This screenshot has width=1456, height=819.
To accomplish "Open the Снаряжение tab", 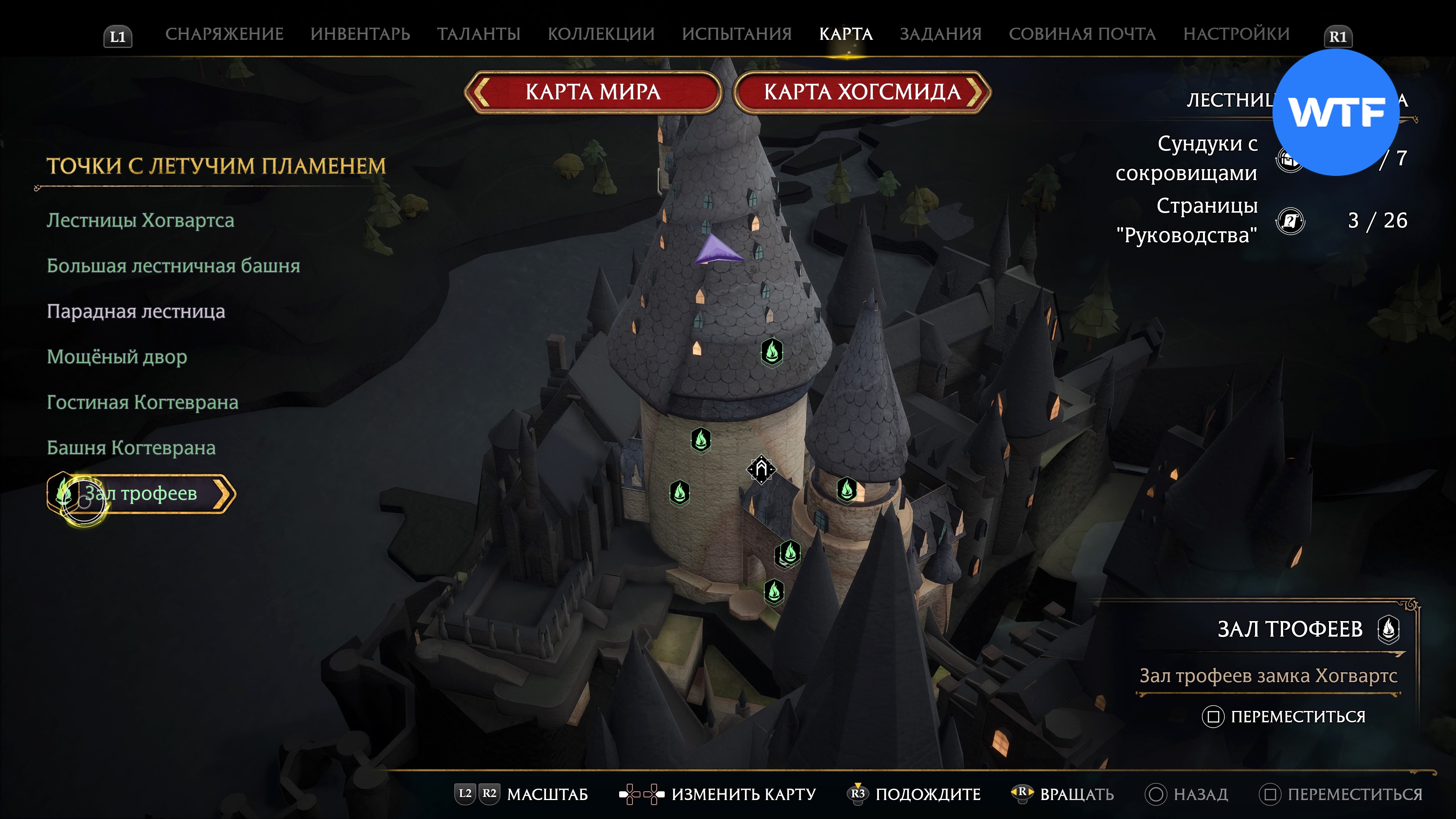I will coord(224,34).
